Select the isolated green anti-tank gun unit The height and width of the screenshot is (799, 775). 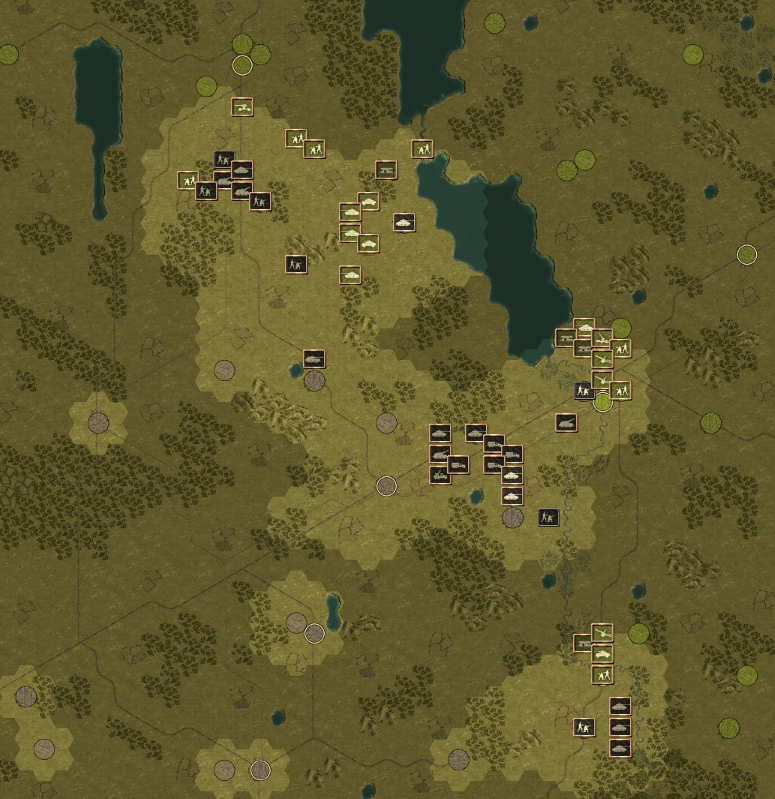(242, 106)
